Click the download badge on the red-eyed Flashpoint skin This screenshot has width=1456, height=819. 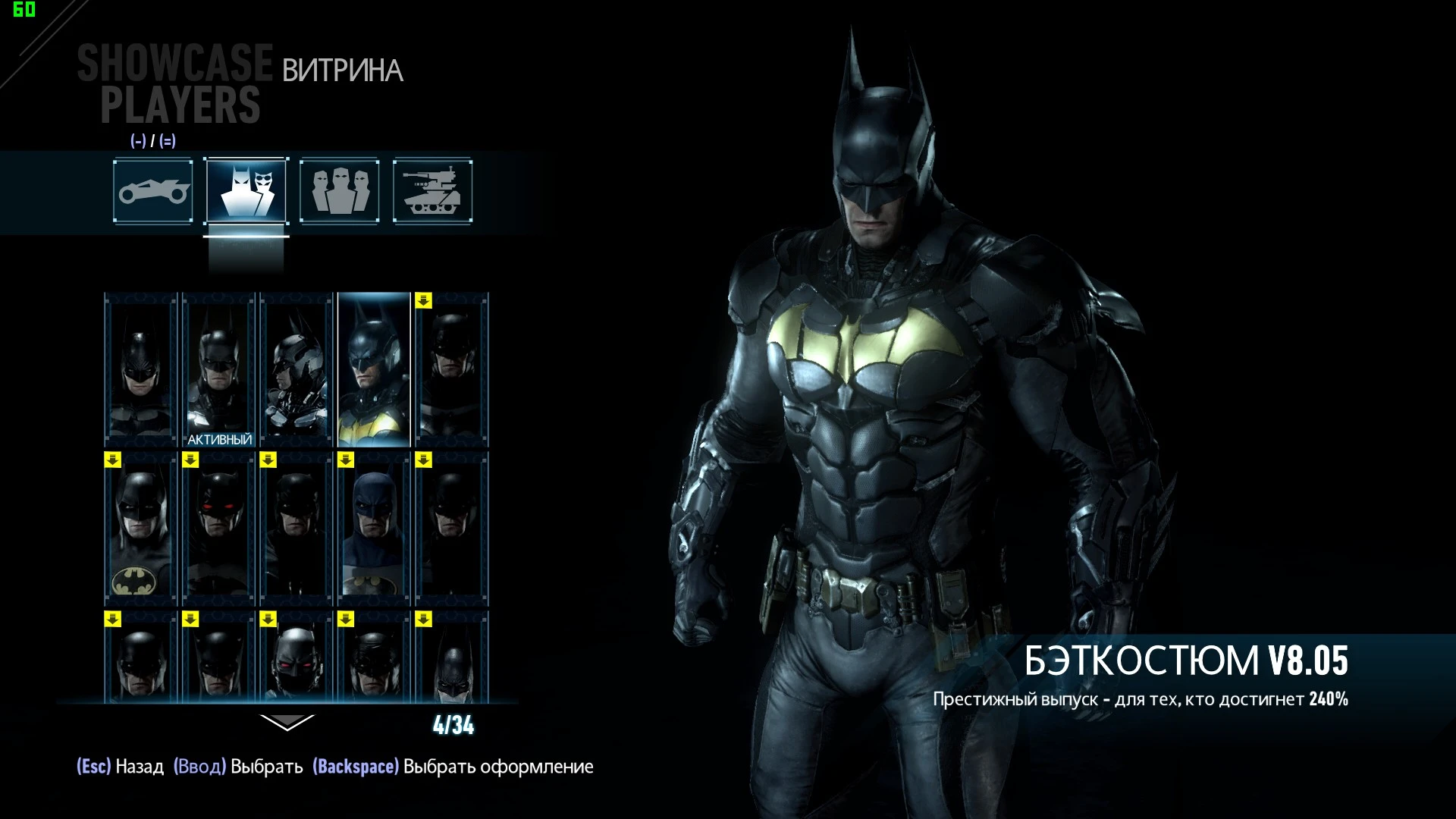pyautogui.click(x=190, y=458)
